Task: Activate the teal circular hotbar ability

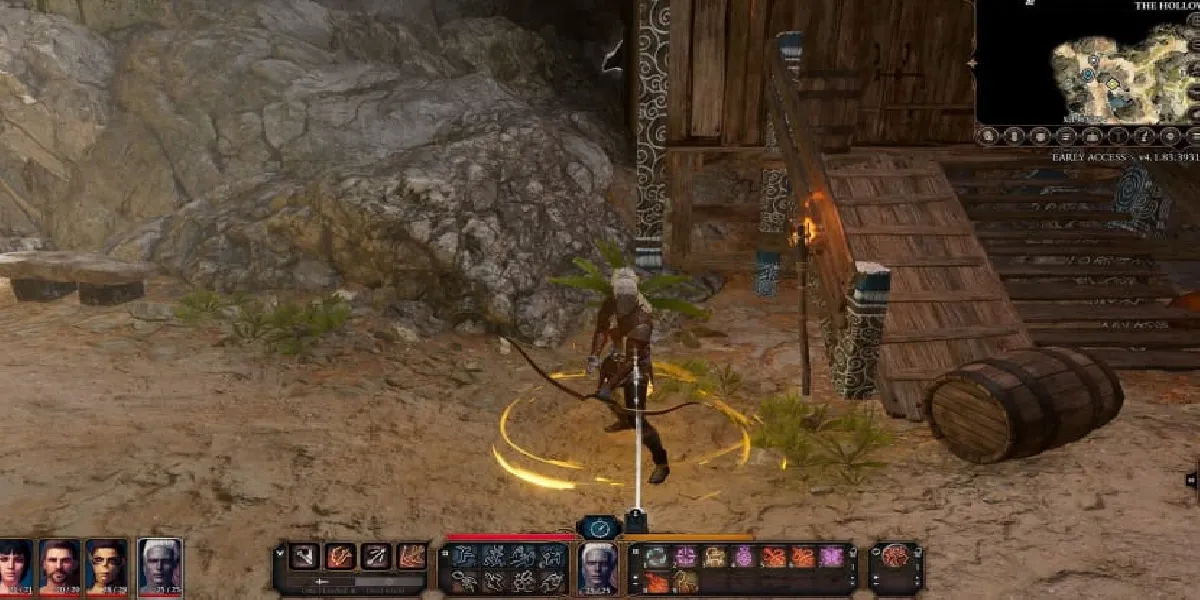Action: [656, 557]
